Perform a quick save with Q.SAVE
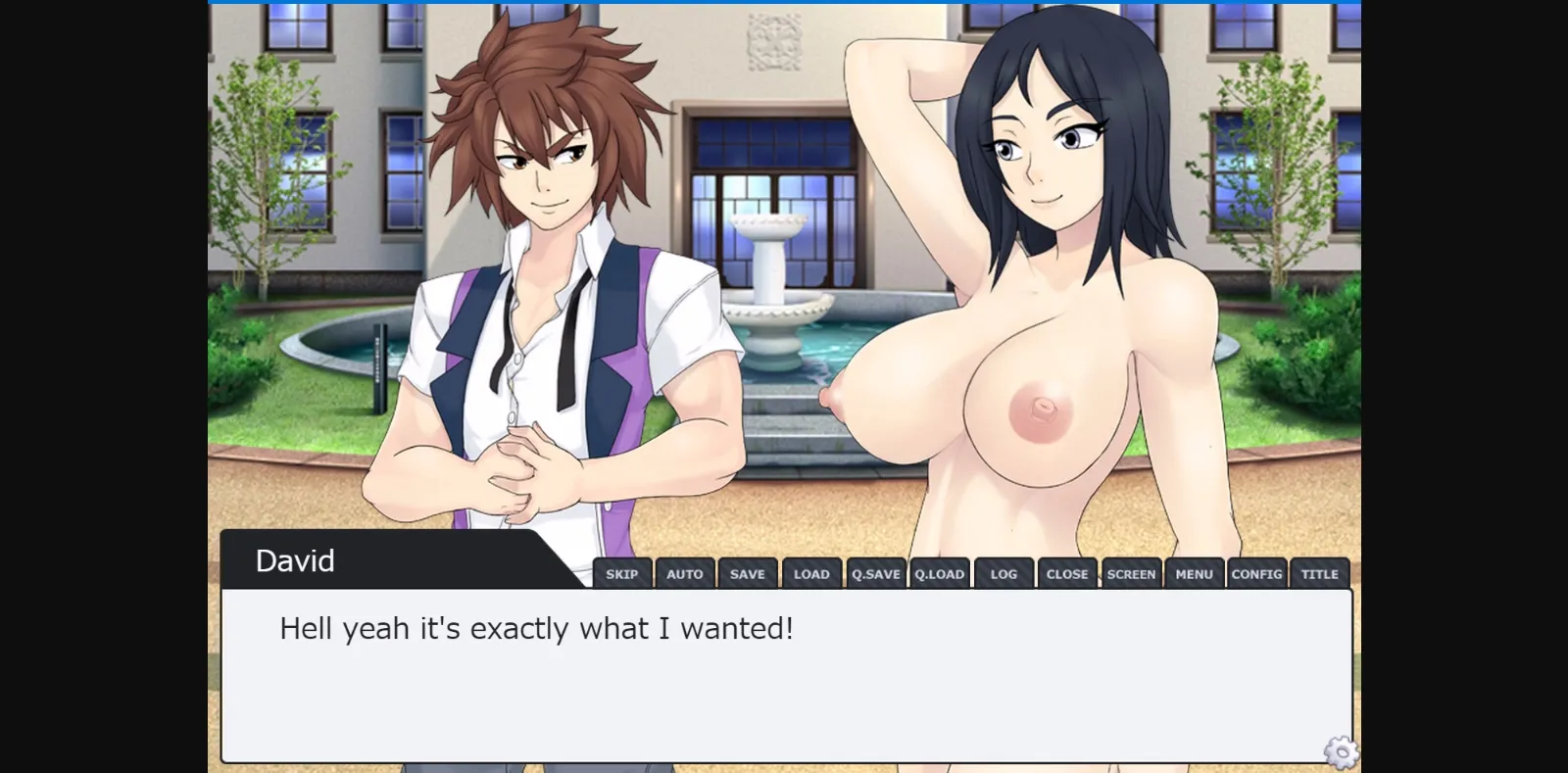 coord(875,573)
